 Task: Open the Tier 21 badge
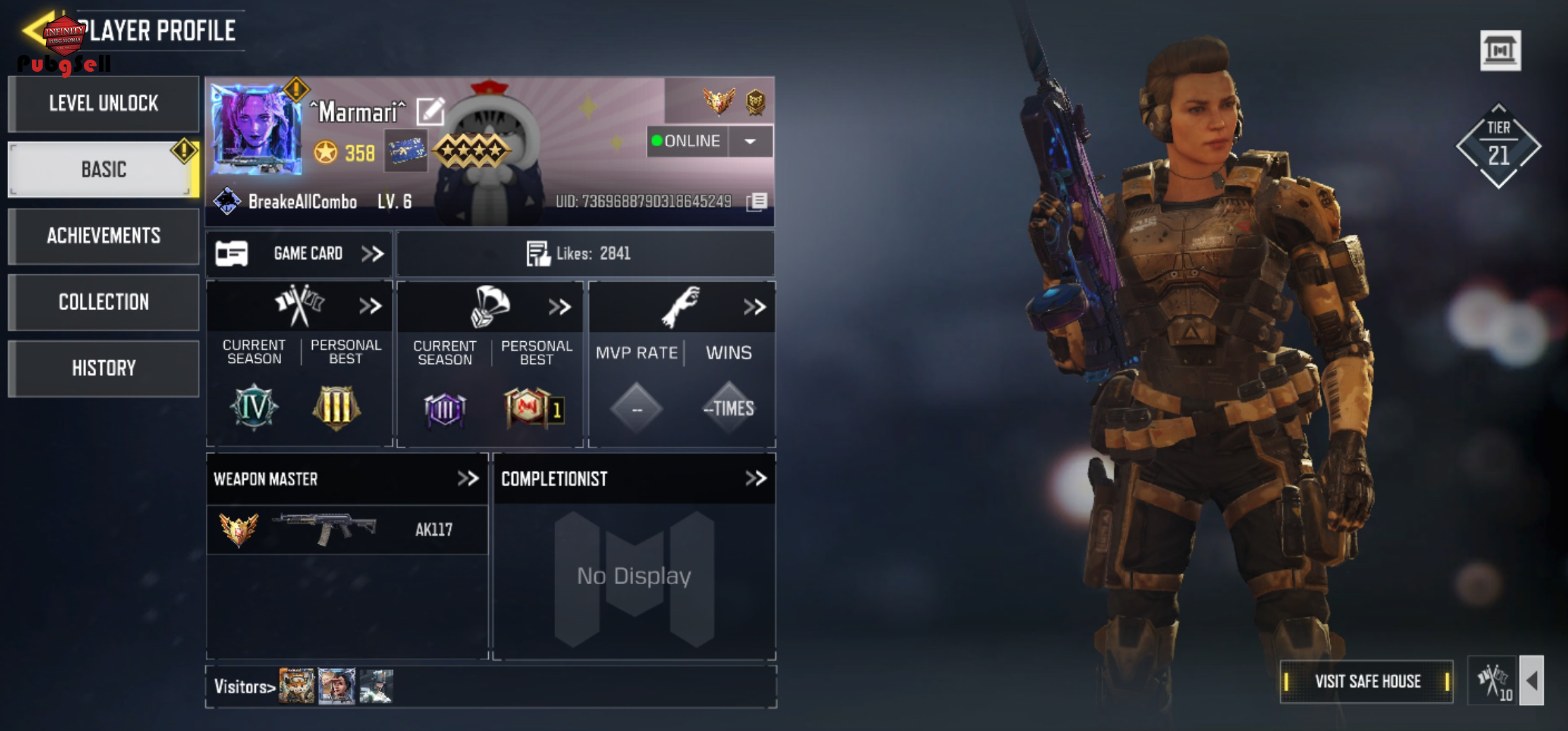point(1498,146)
